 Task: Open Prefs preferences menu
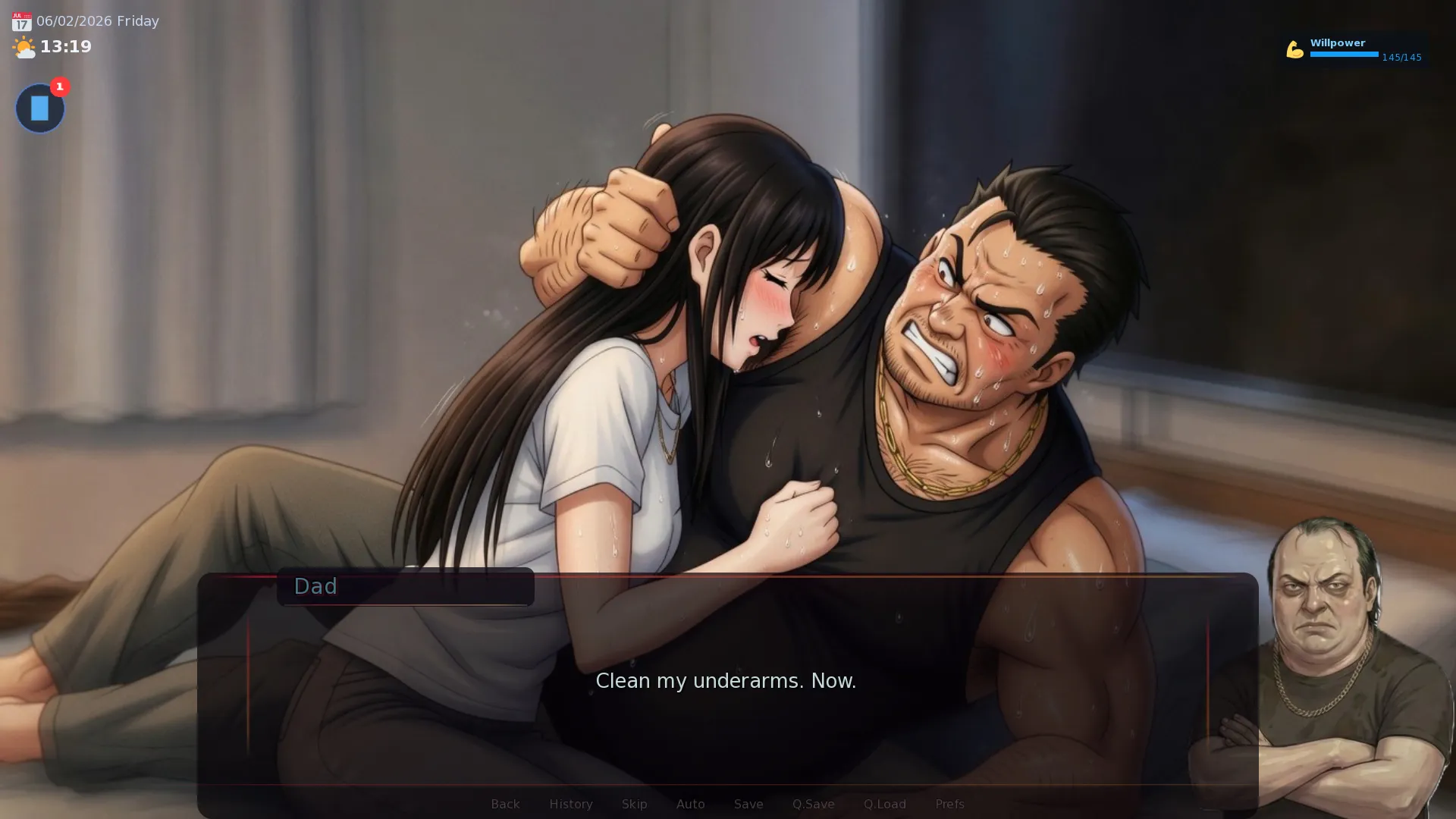pos(949,804)
